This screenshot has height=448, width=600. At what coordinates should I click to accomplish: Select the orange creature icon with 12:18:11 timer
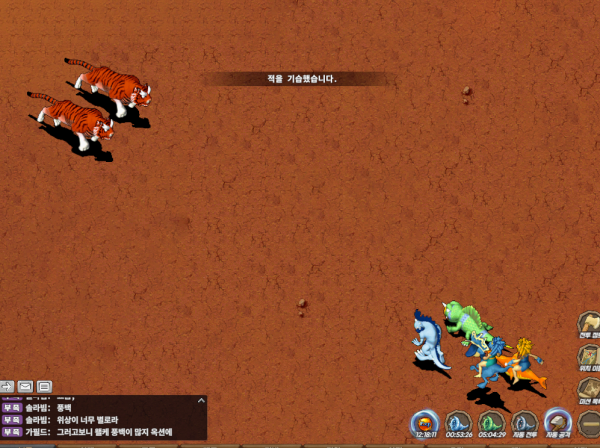click(x=425, y=423)
